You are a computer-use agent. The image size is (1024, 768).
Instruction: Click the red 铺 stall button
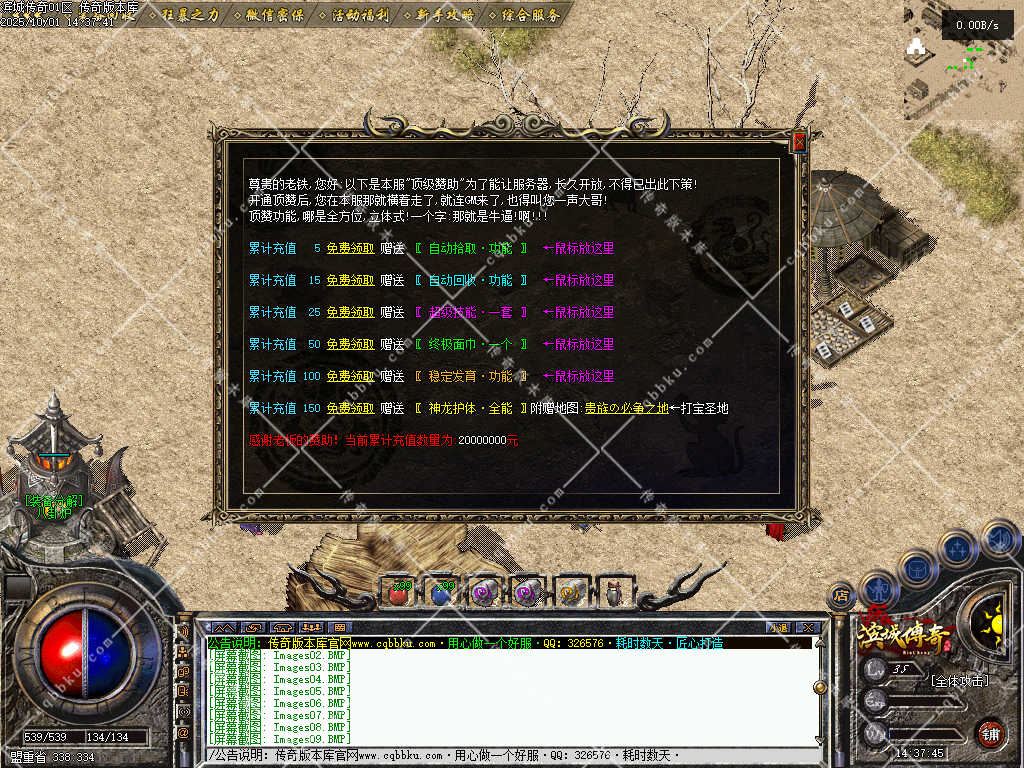(x=990, y=732)
